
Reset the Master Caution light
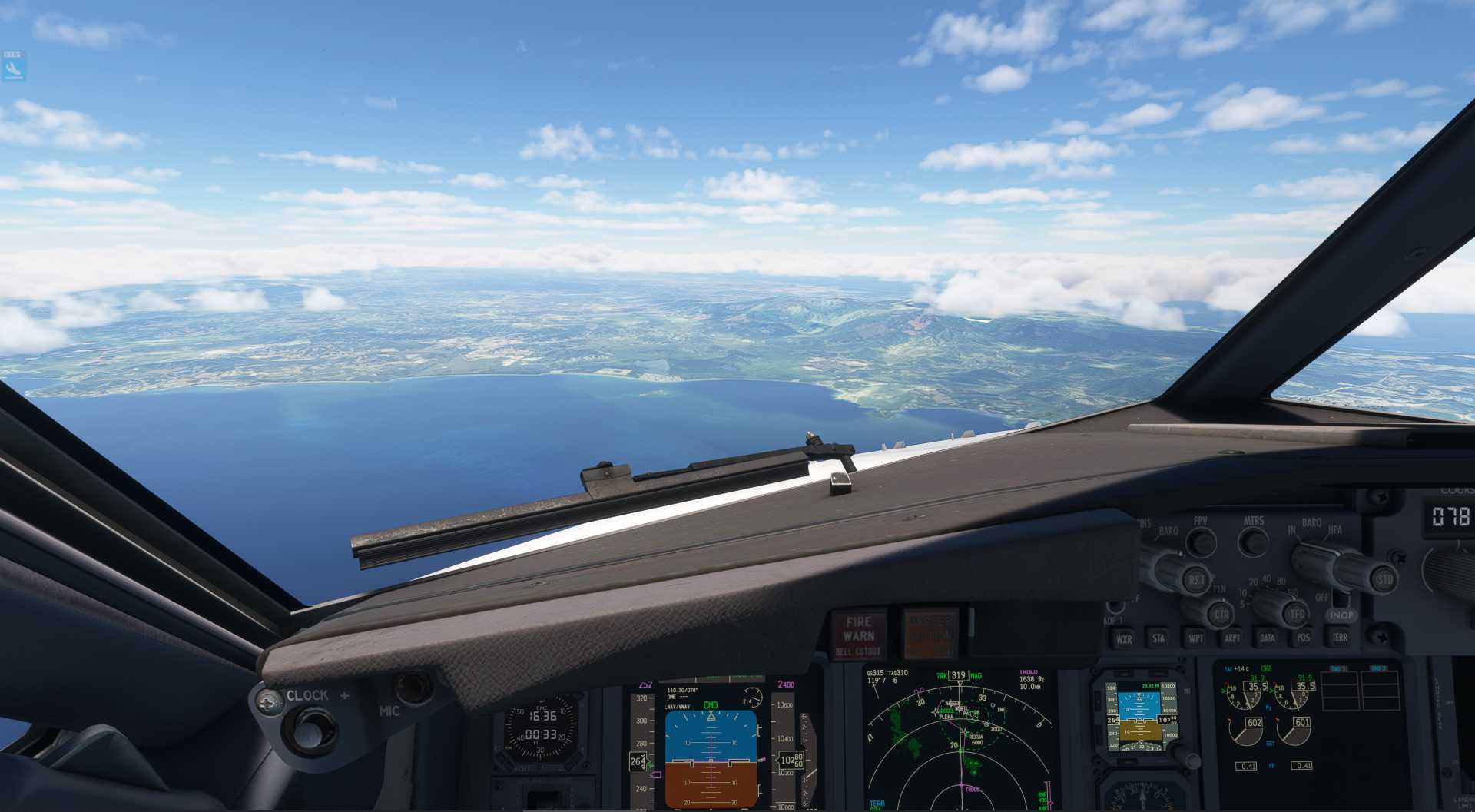[930, 635]
